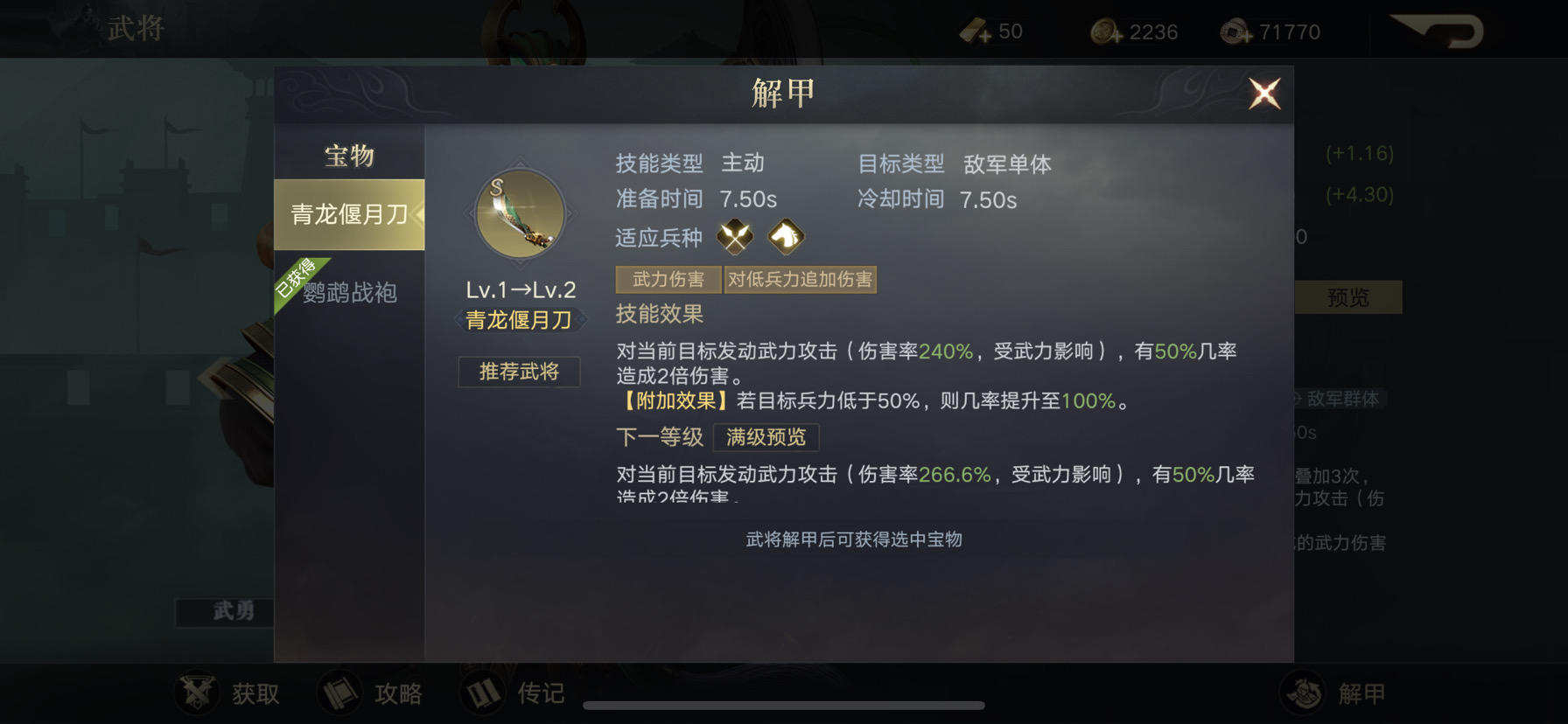
Task: Open the 攻略 scroll icon
Action: (x=341, y=692)
